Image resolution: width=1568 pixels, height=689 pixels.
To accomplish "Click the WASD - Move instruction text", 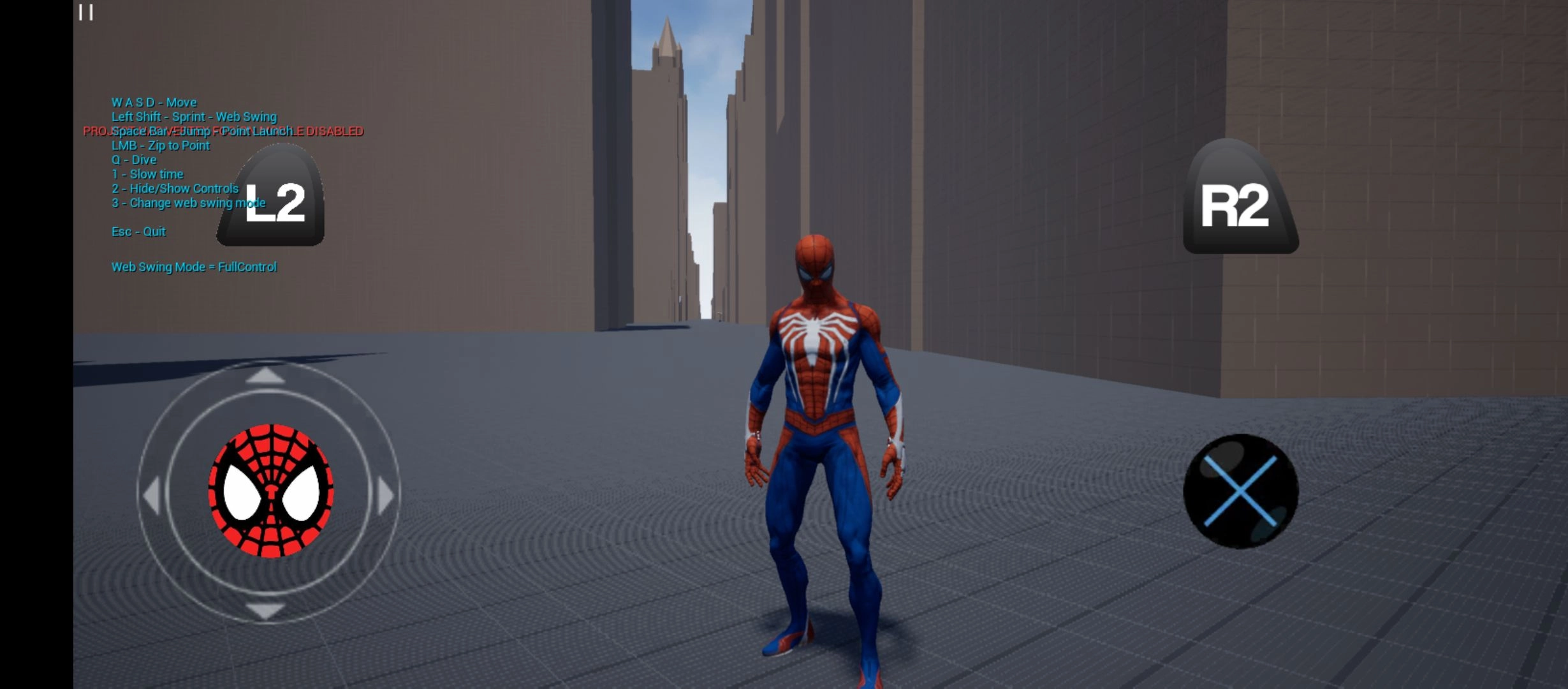I will coord(154,101).
